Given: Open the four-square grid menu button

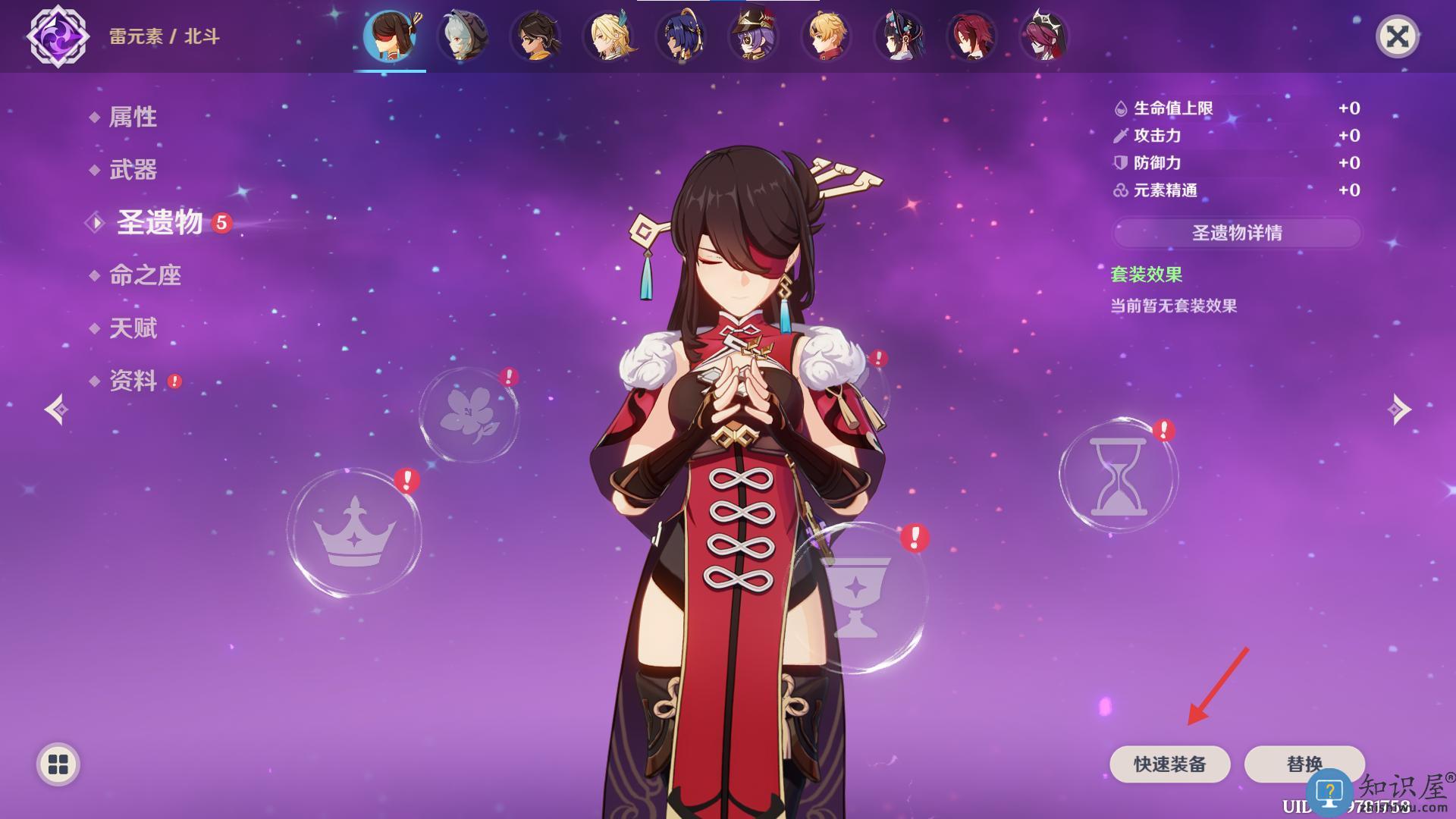Looking at the screenshot, I should 58,764.
